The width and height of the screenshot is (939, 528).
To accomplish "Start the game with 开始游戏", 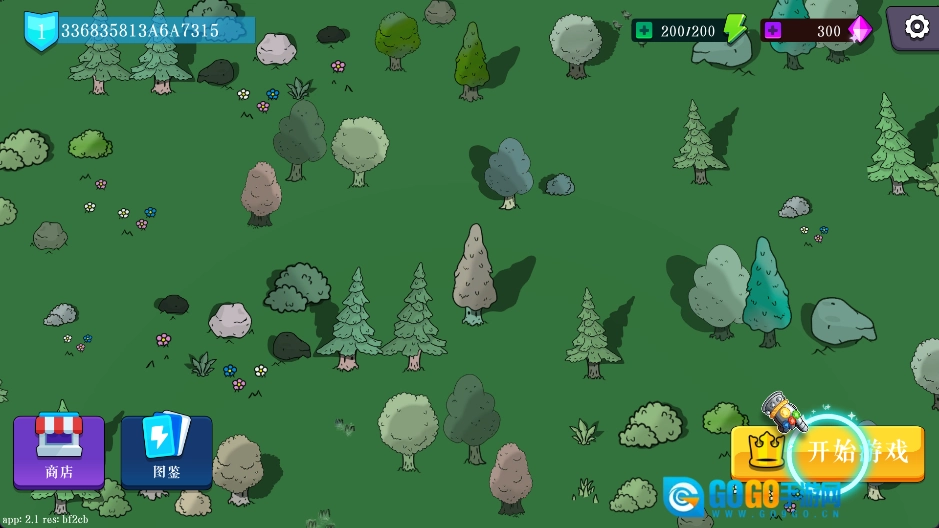I will (828, 452).
